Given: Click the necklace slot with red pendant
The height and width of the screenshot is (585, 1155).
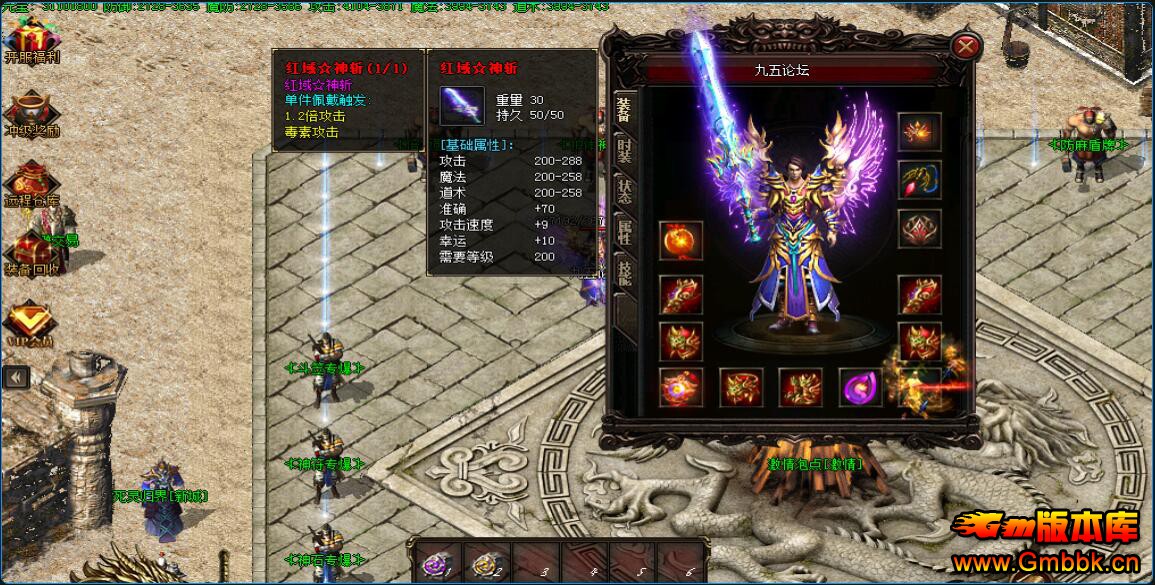Looking at the screenshot, I should [x=918, y=180].
